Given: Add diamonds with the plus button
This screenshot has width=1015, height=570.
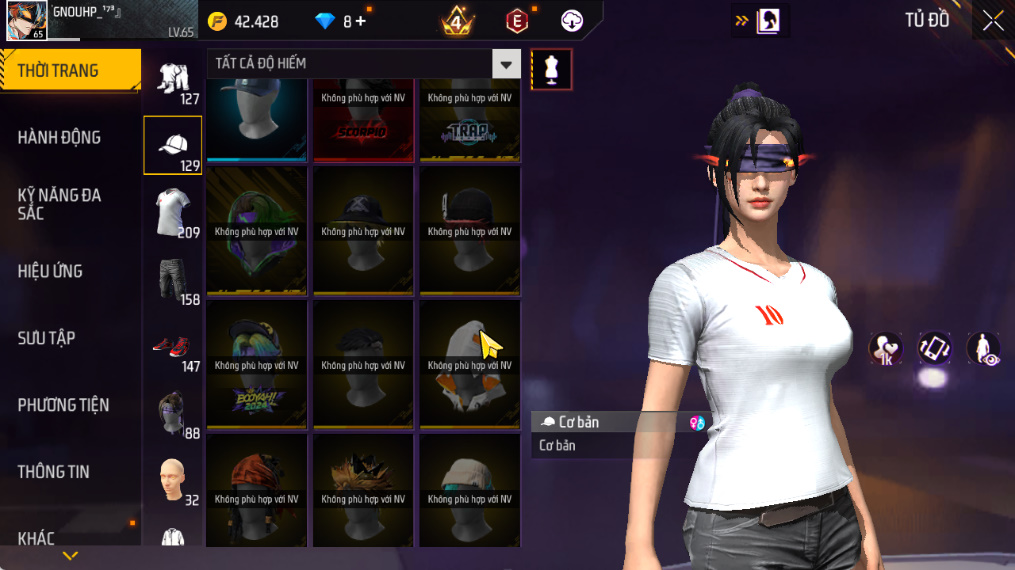Looking at the screenshot, I should pos(361,21).
